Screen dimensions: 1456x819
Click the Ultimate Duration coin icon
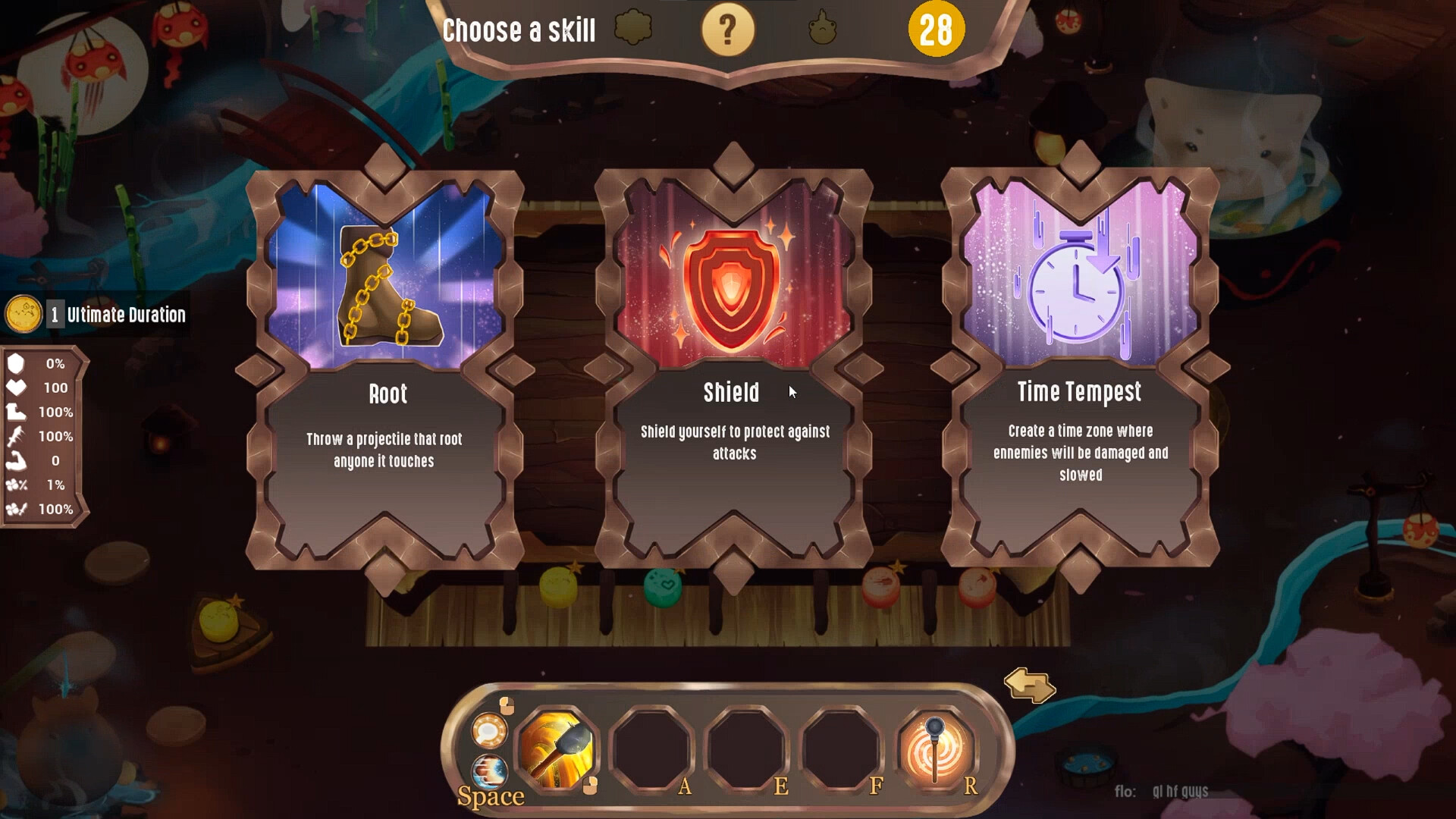[x=25, y=314]
